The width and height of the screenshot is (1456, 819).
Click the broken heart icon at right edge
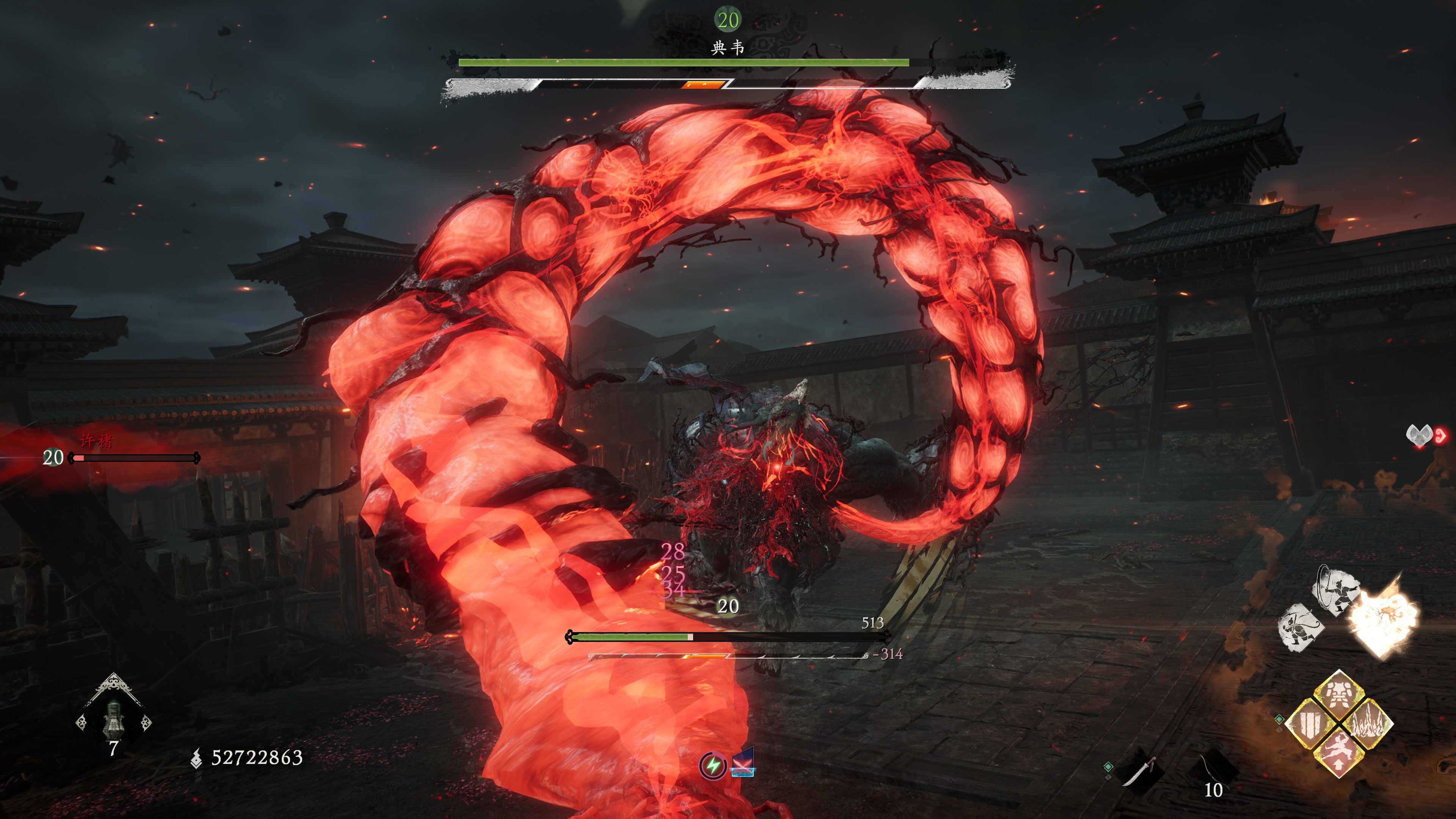pyautogui.click(x=1419, y=435)
